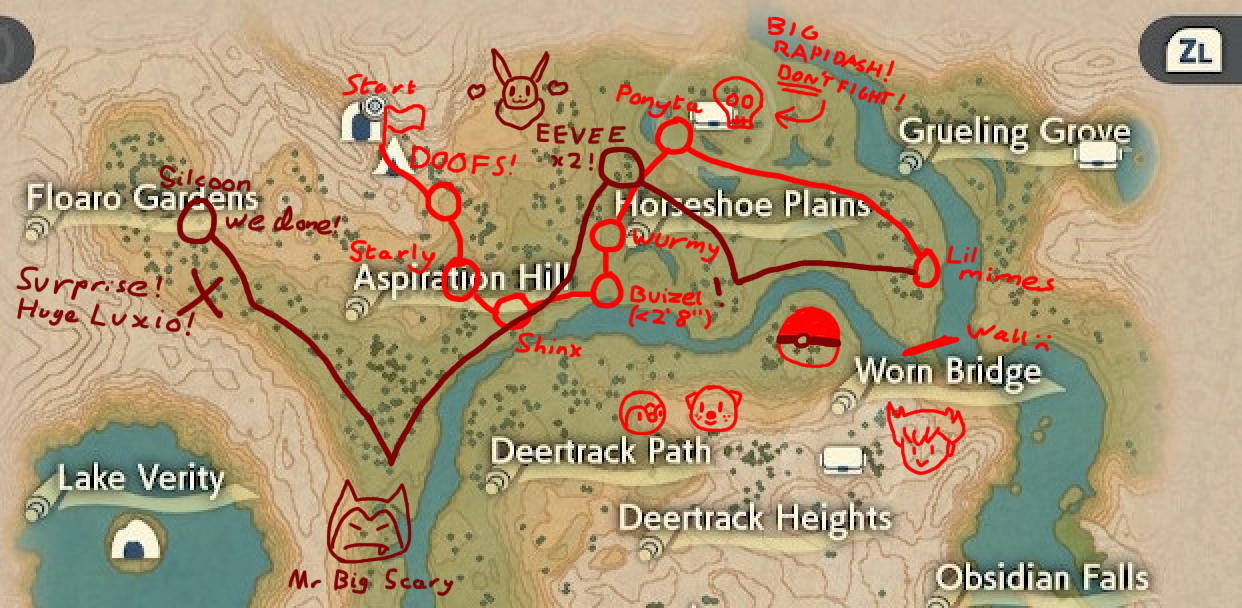Screen dimensions: 1242x608
Task: Select the Floaro Gardens map label
Action: click(x=142, y=199)
